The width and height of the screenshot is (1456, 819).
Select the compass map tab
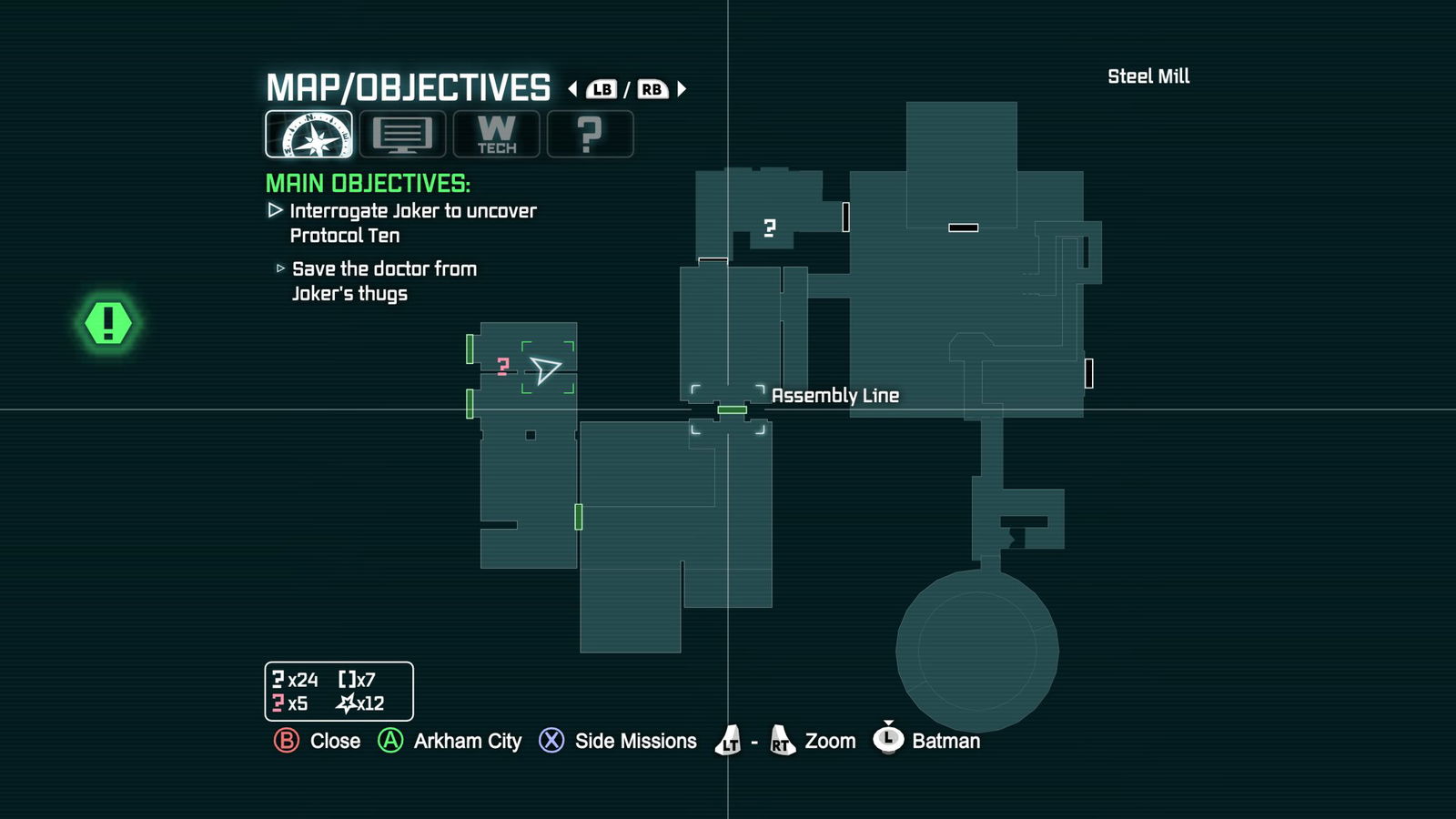click(x=308, y=134)
